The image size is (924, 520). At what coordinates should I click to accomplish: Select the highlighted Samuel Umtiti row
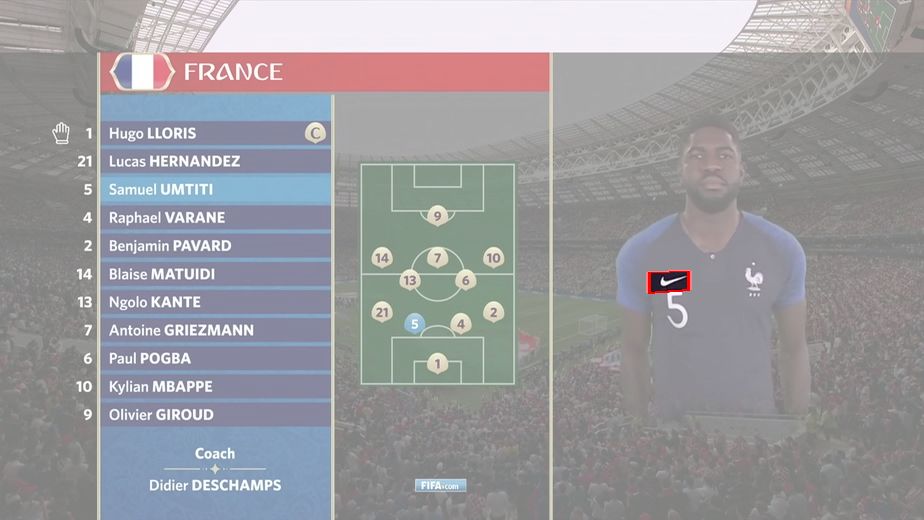coord(215,189)
